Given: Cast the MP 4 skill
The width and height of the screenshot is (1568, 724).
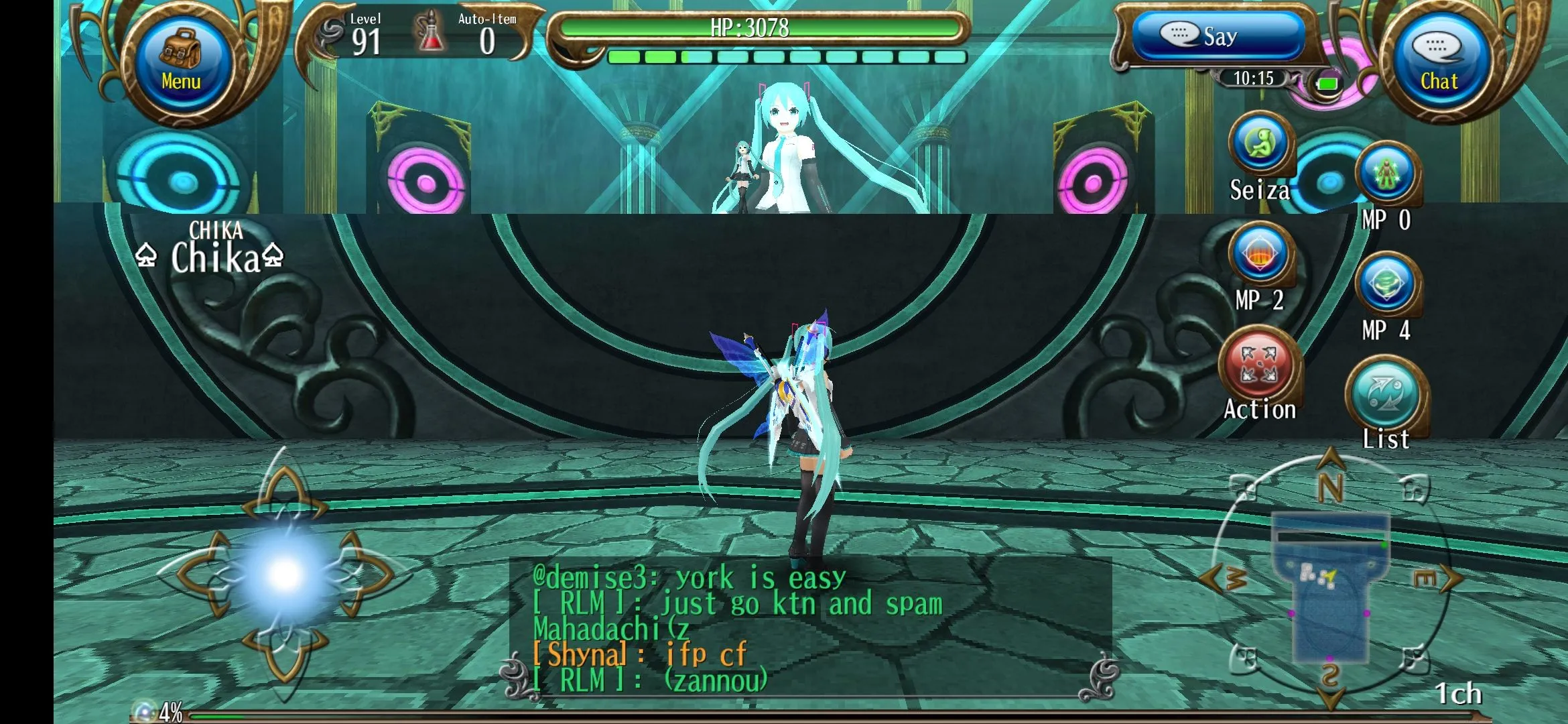Looking at the screenshot, I should tap(1386, 284).
